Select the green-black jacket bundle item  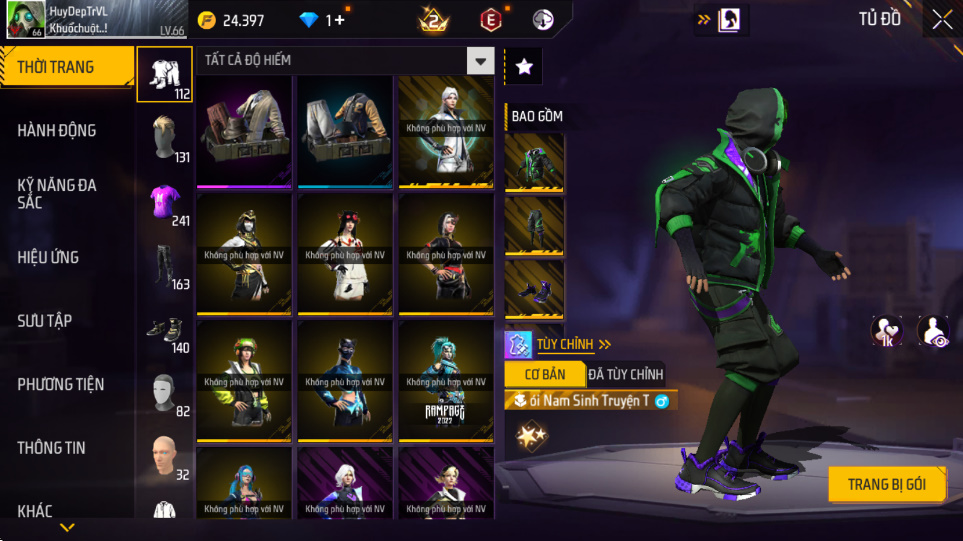pos(534,163)
